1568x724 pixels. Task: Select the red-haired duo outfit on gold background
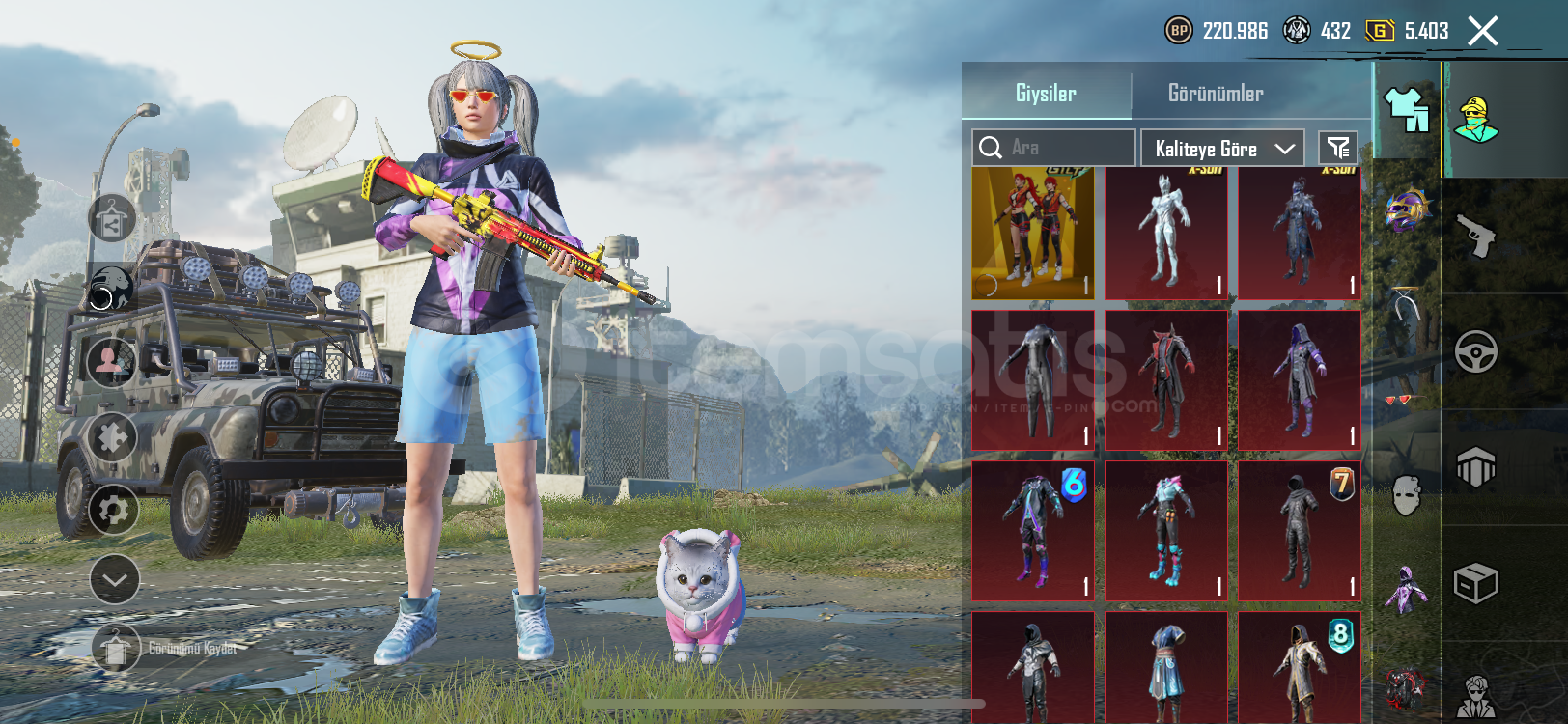pyautogui.click(x=1032, y=234)
